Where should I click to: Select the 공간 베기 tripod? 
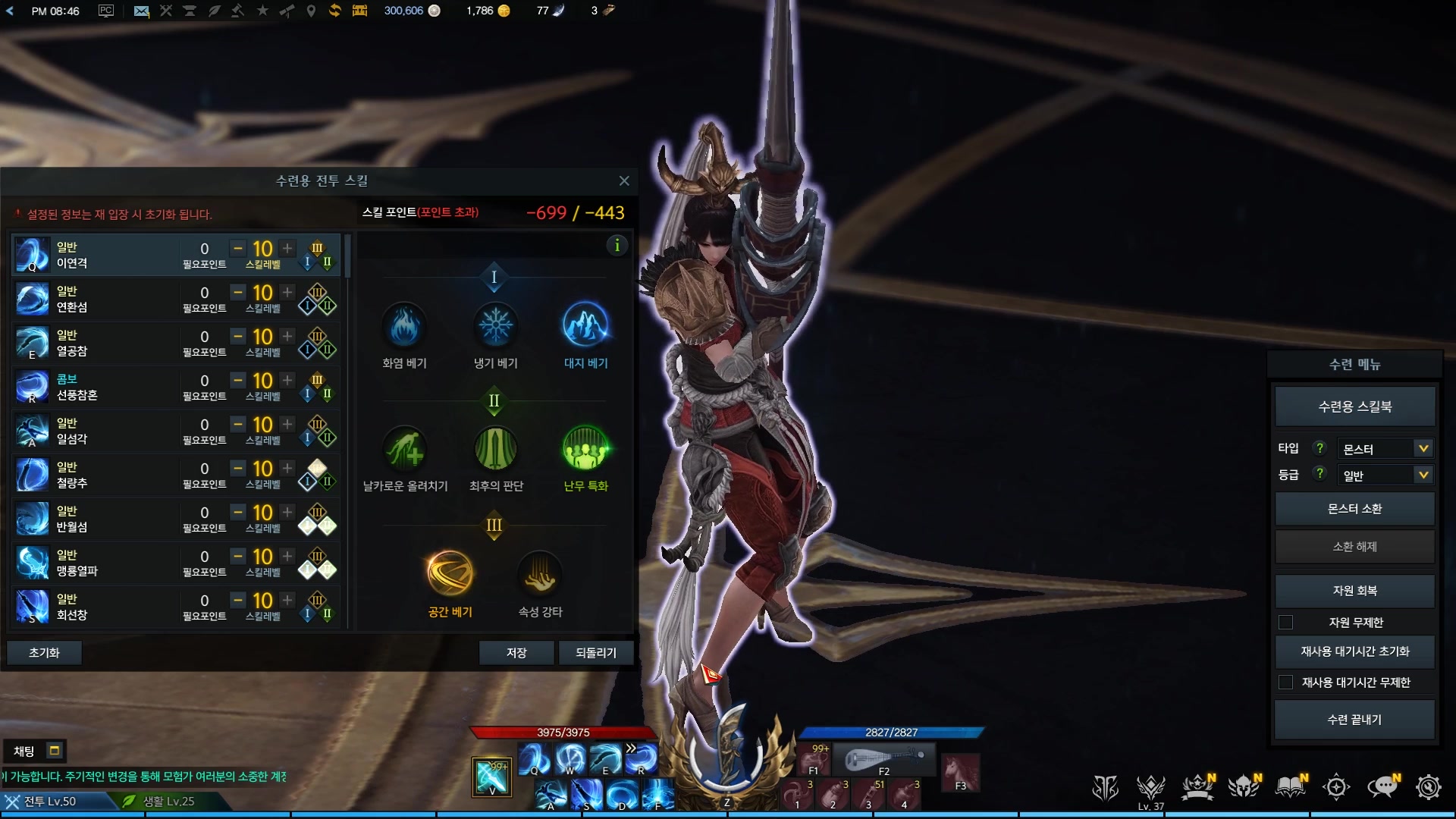450,575
